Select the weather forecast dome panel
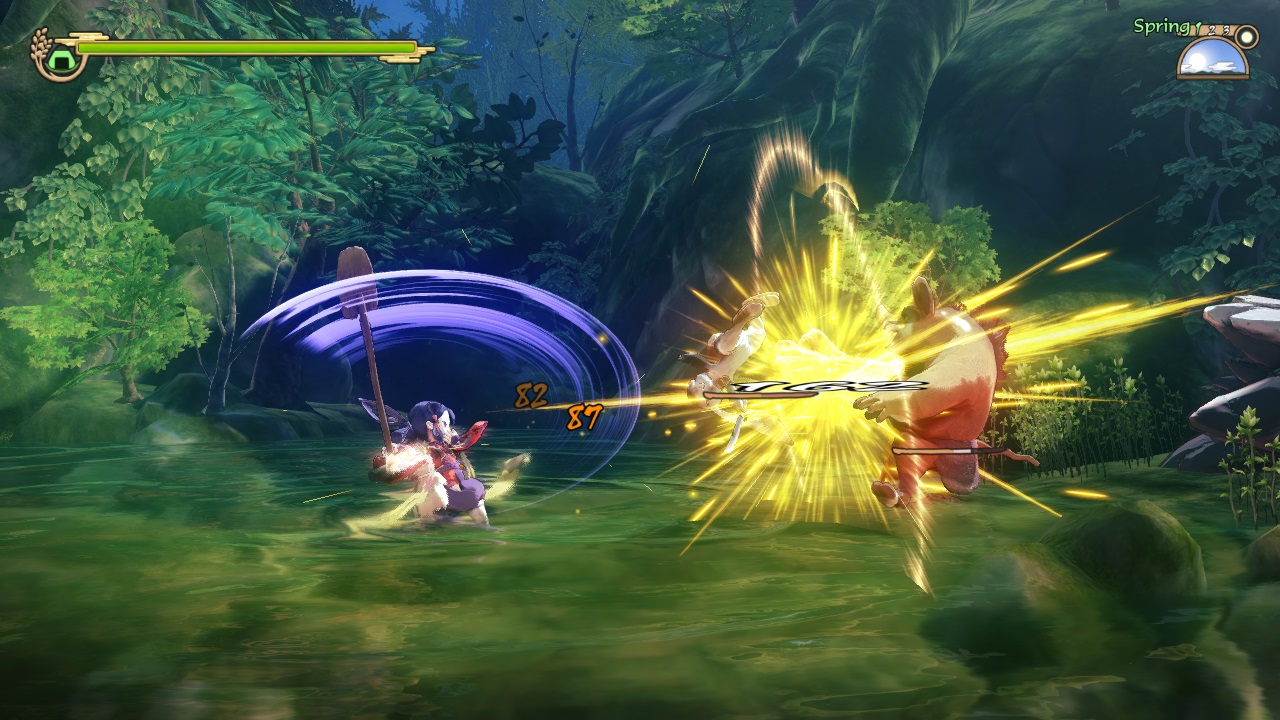Image resolution: width=1280 pixels, height=720 pixels. 1212,58
